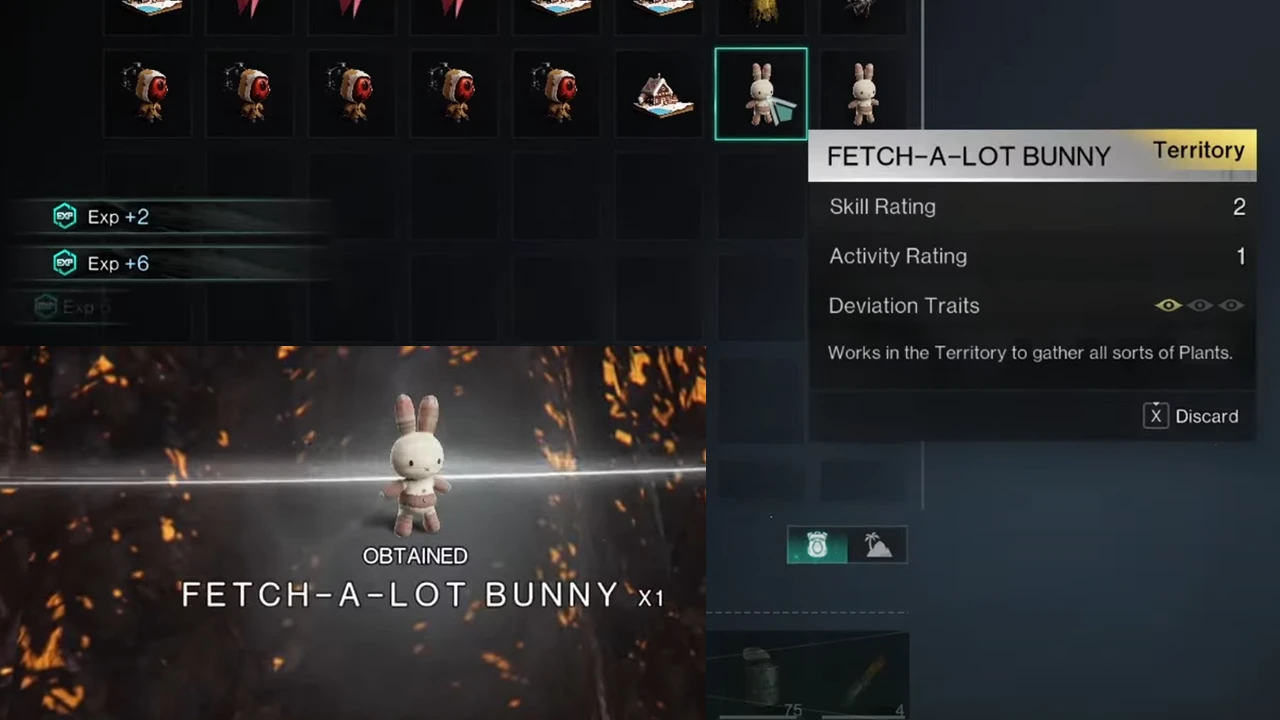Screen dimensions: 1280x720
Task: Click the Exp +2 notification entry
Action: pyautogui.click(x=118, y=217)
